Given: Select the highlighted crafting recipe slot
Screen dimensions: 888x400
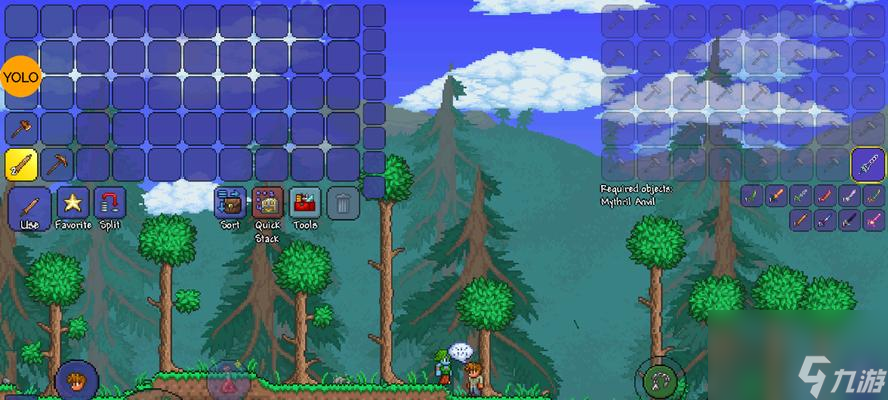Looking at the screenshot, I should click(867, 163).
